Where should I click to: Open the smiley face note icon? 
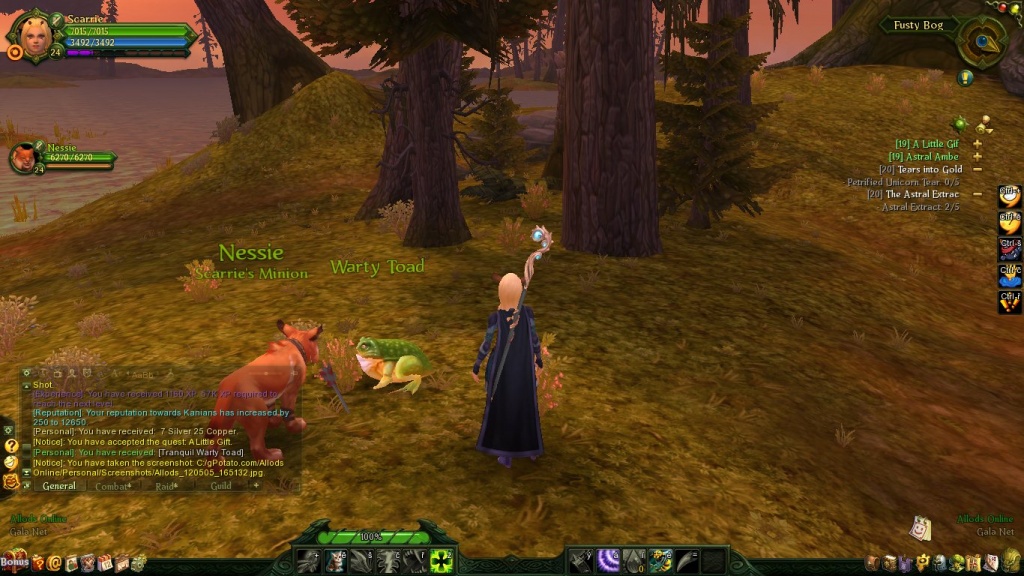(921, 527)
